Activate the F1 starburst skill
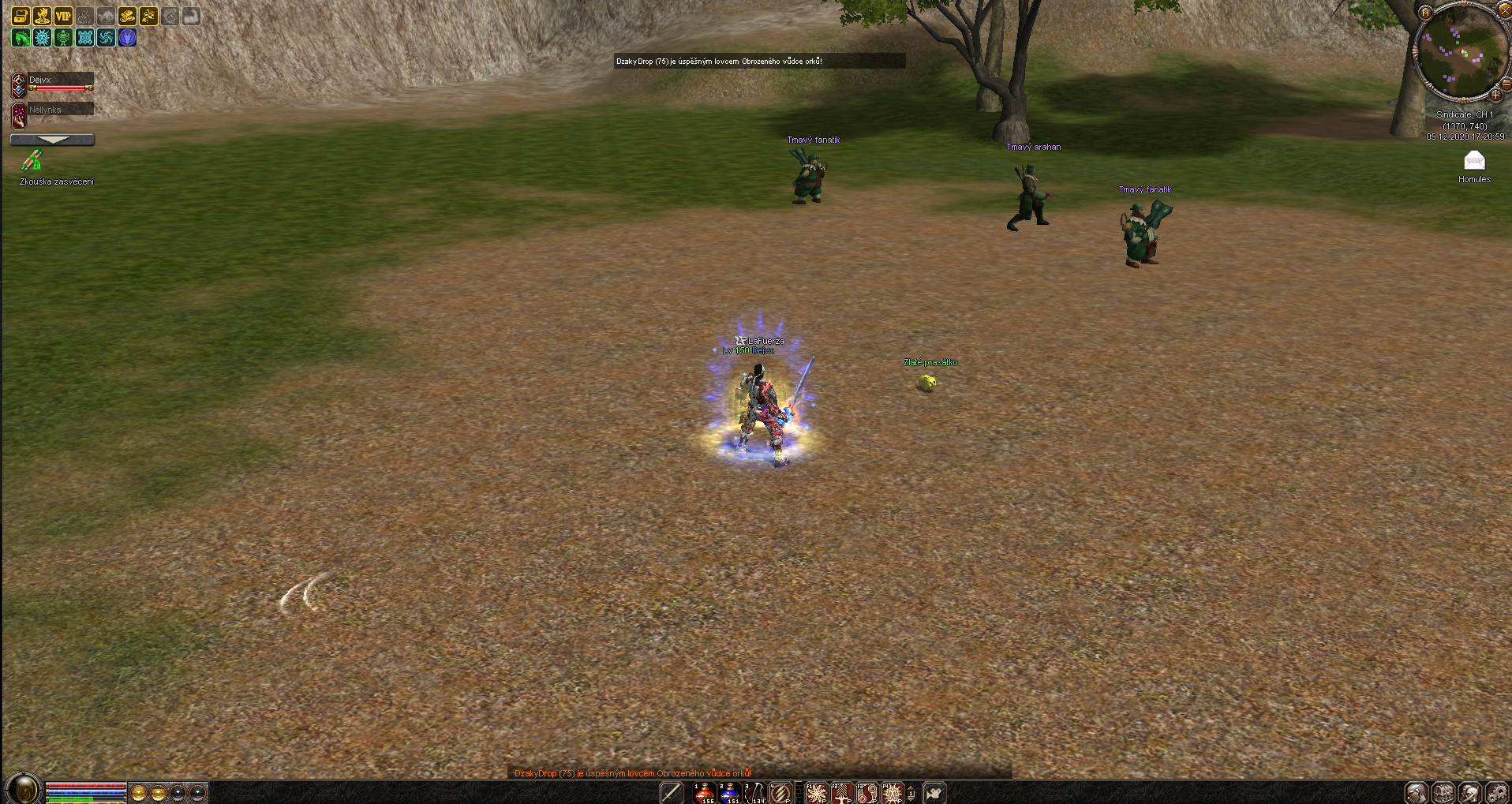The height and width of the screenshot is (804, 1512). (x=817, y=792)
